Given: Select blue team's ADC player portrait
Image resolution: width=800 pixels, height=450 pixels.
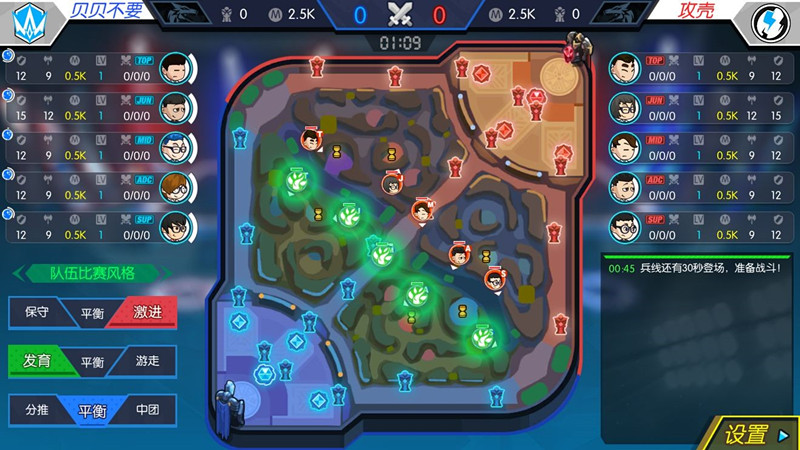Looking at the screenshot, I should 175,187.
